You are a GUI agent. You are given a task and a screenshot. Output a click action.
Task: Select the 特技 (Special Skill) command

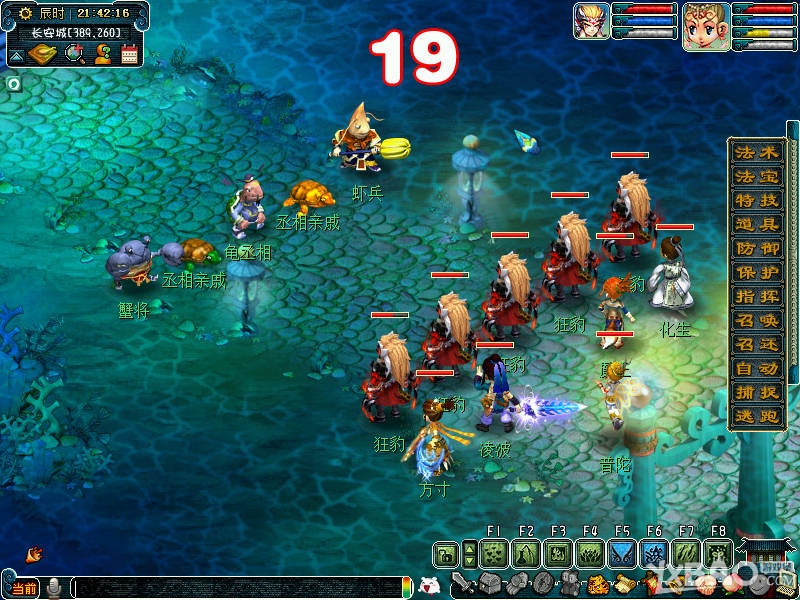[755, 200]
